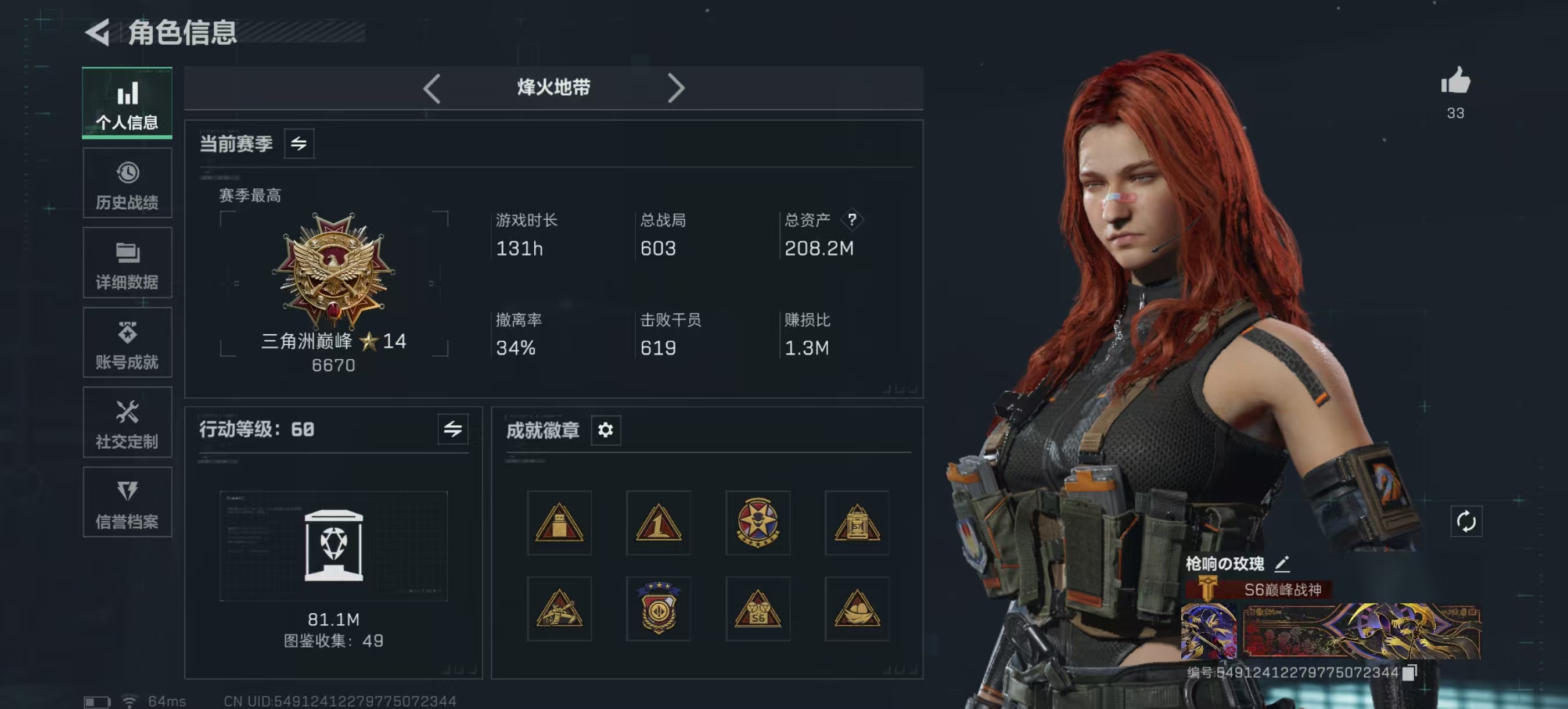The width and height of the screenshot is (1568, 709).
Task: Switch to the 详细数据 panel
Action: tap(127, 263)
